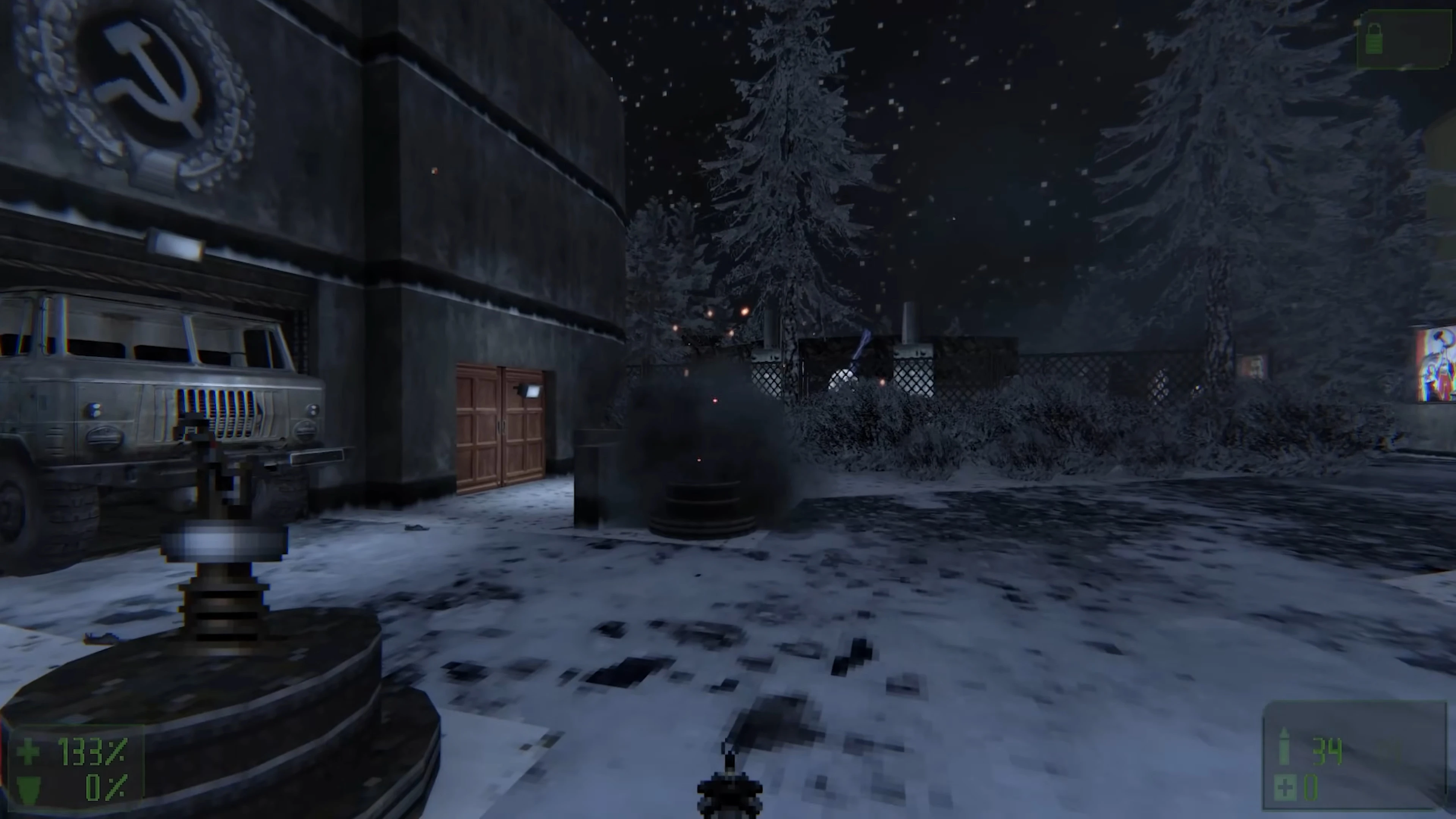The height and width of the screenshot is (819, 1456).
Task: Toggle the wooden double doors open
Action: (x=502, y=427)
